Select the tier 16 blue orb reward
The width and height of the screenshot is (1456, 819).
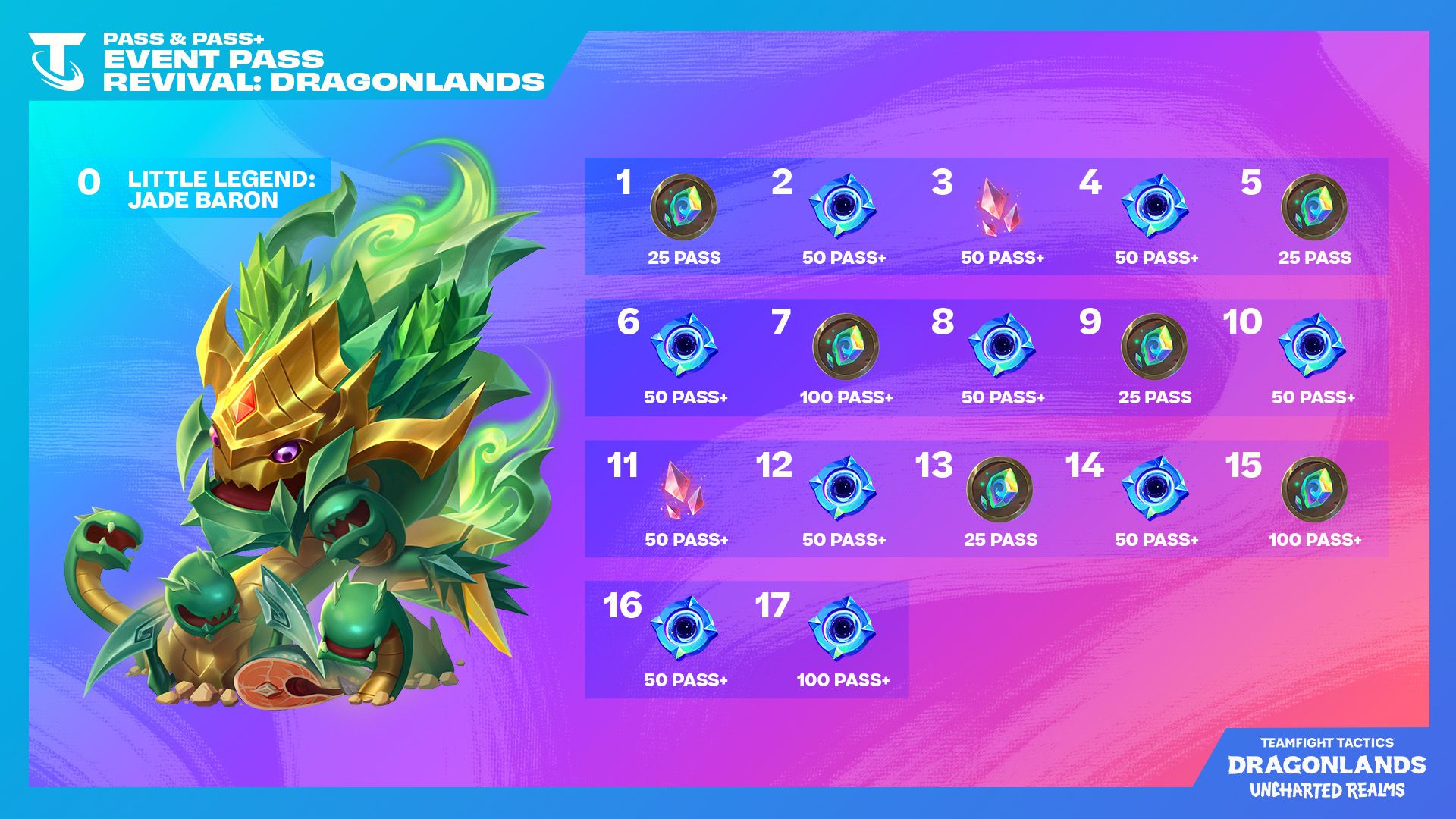(x=683, y=629)
